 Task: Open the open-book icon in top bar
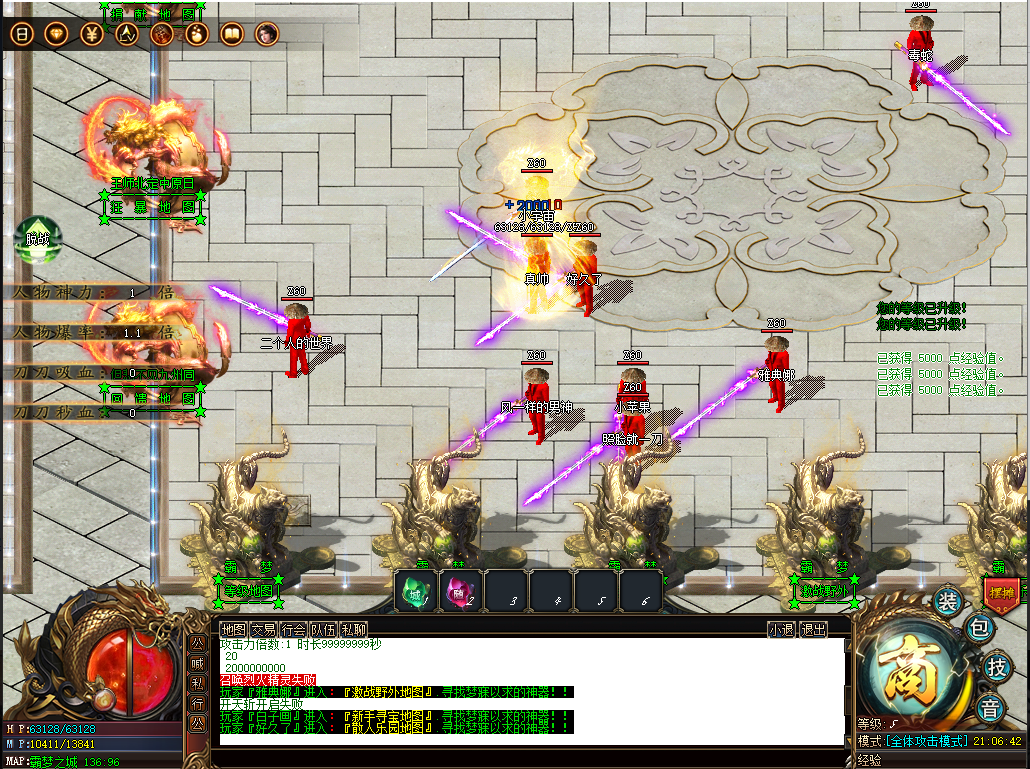click(231, 34)
